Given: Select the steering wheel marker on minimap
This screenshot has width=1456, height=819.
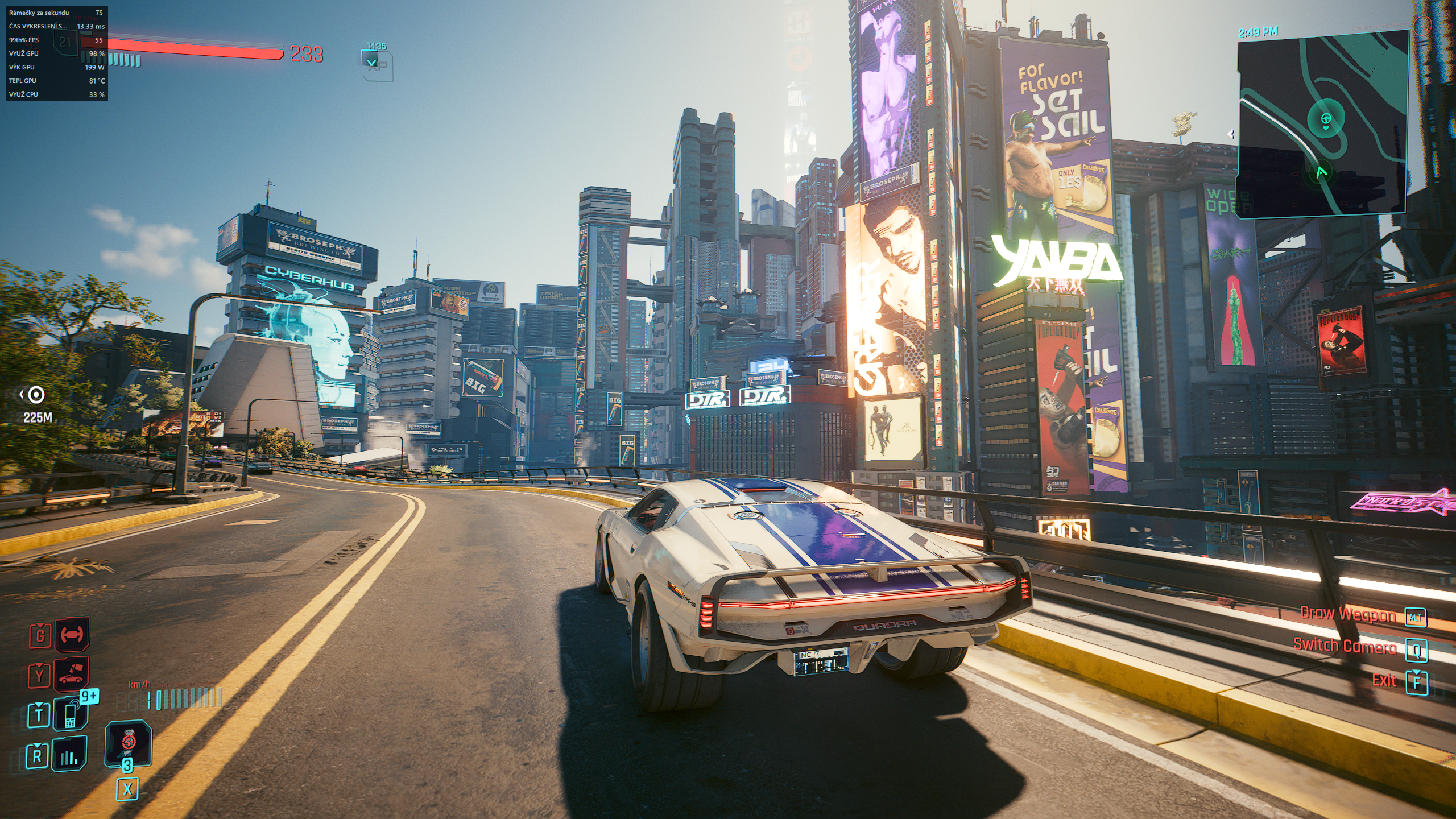Looking at the screenshot, I should [1326, 119].
